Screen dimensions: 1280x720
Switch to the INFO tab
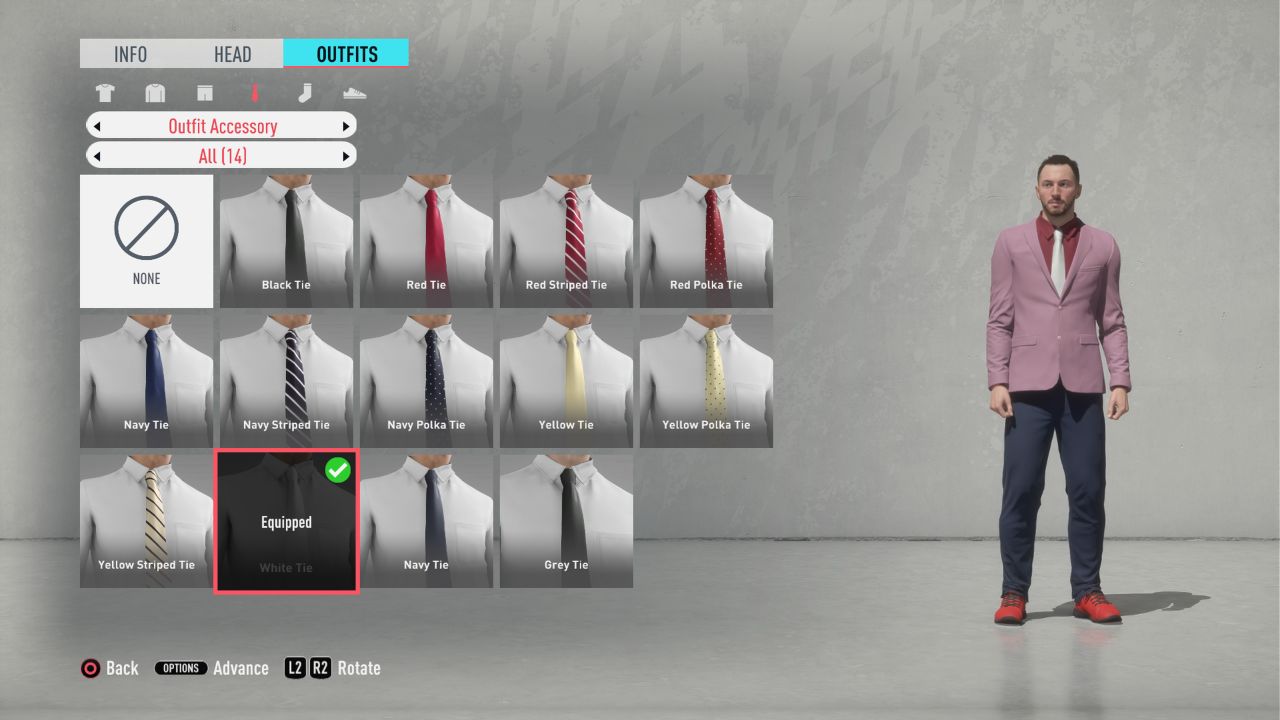tap(130, 54)
